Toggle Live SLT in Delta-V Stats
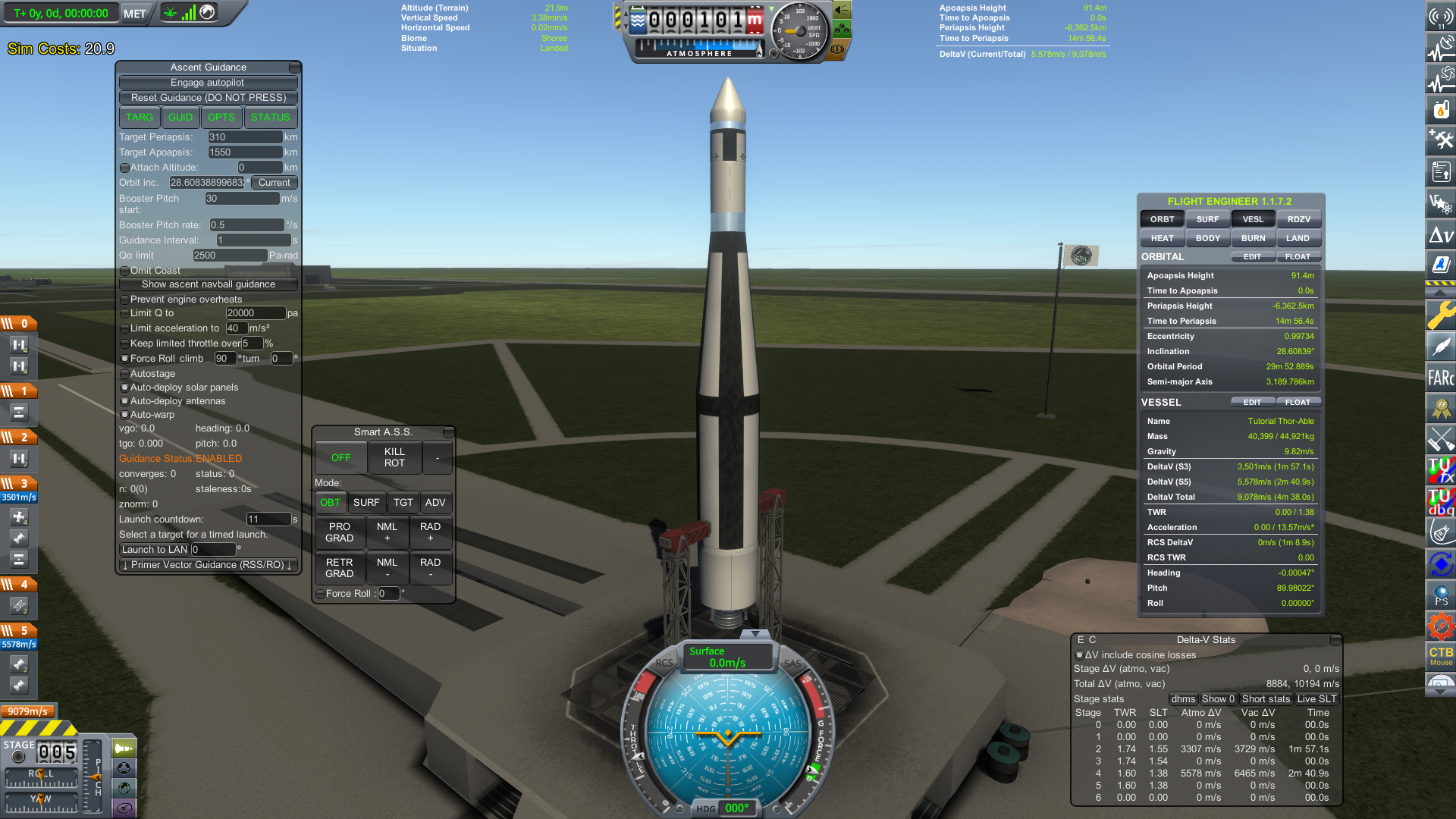1456x819 pixels. pos(1316,699)
